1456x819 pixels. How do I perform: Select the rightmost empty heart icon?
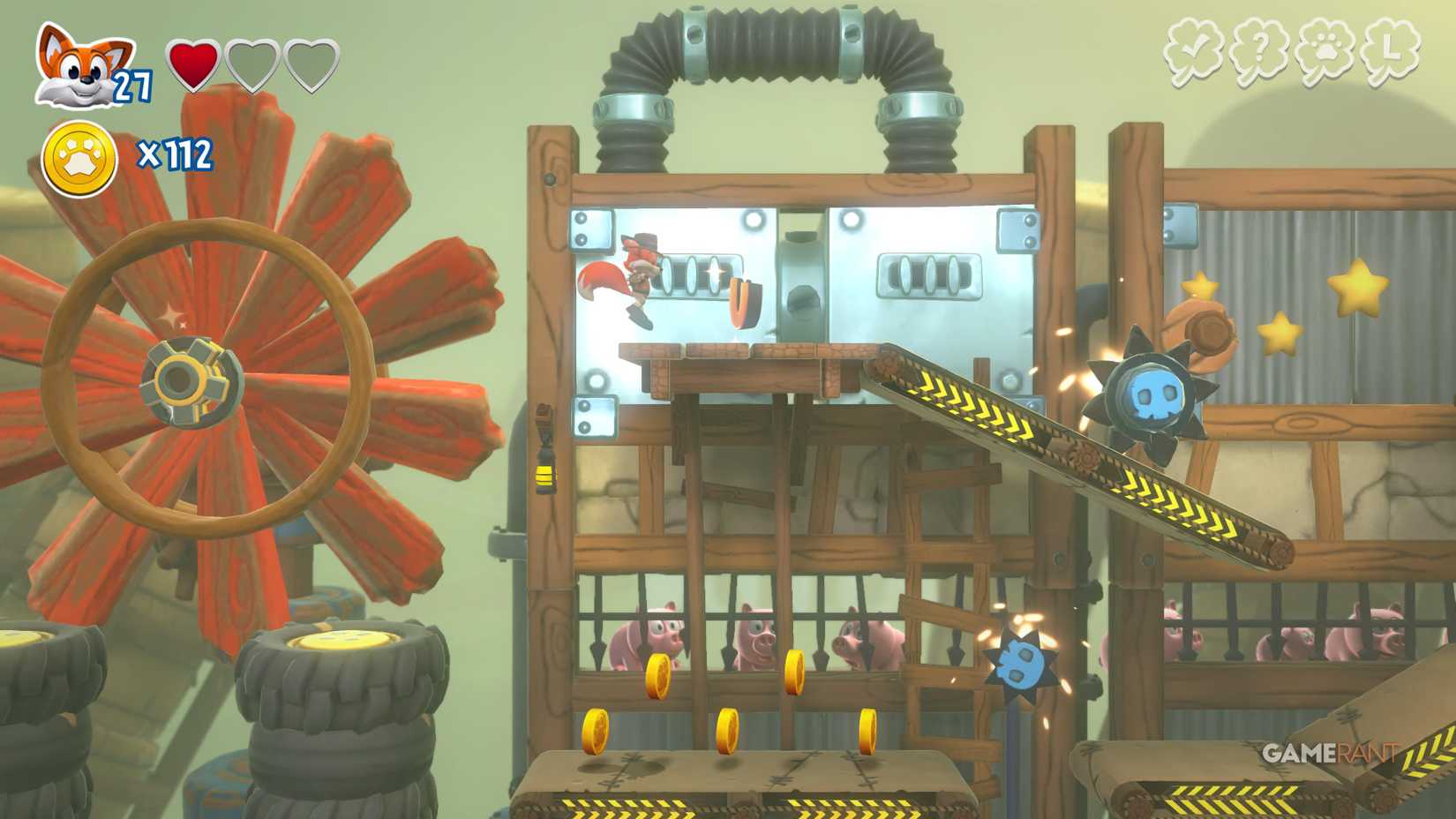(311, 64)
